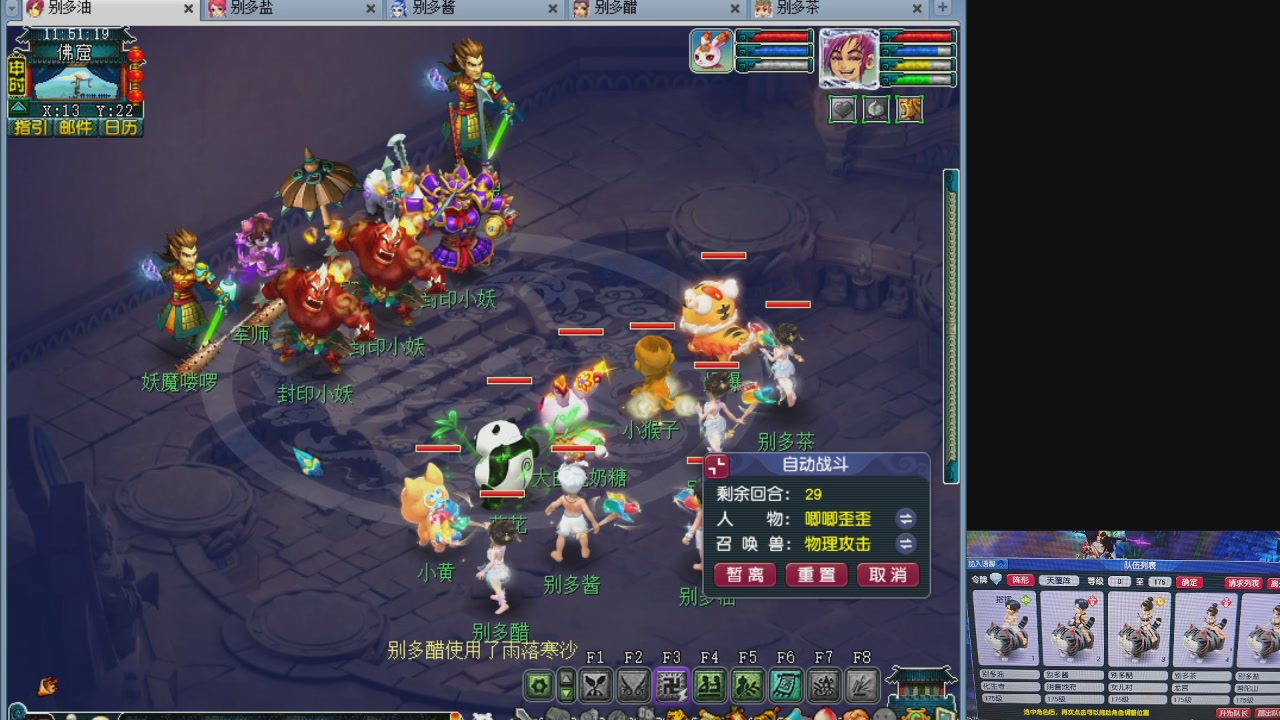The image size is (1280, 720).
Task: Click the rabbit pet portrait
Action: pos(710,50)
